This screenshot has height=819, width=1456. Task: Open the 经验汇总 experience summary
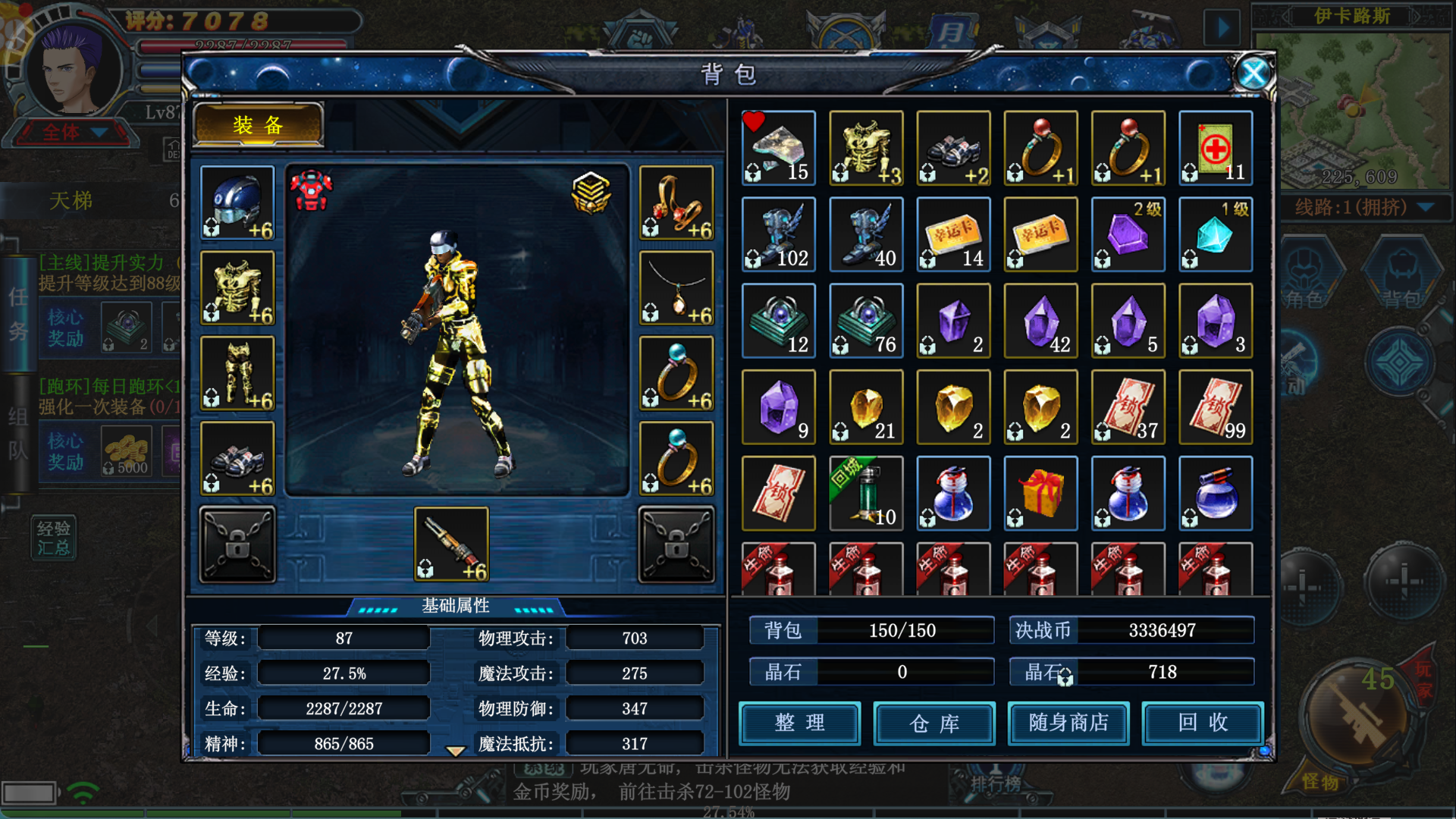pos(53,538)
